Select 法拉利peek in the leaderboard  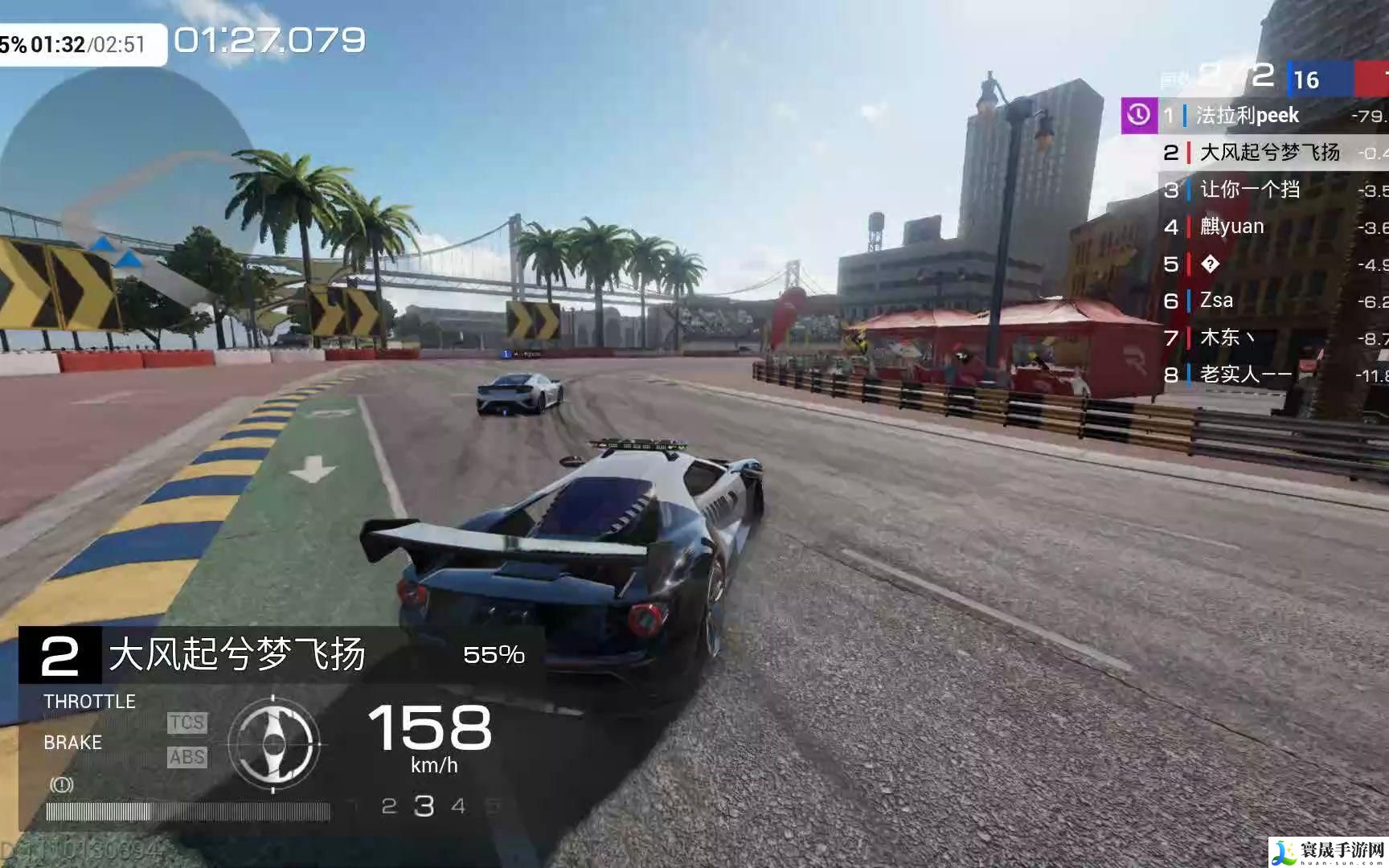(x=1248, y=116)
